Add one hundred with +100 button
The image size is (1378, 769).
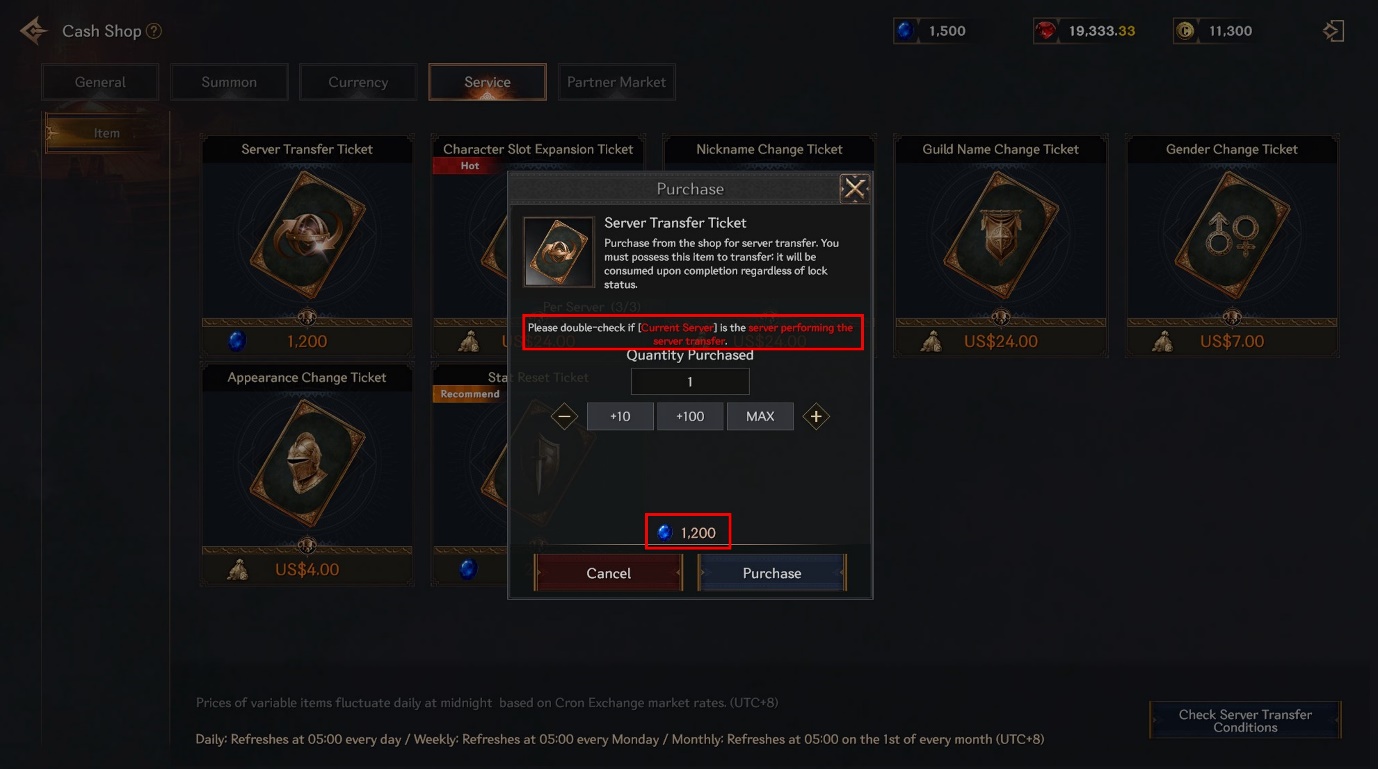click(690, 416)
